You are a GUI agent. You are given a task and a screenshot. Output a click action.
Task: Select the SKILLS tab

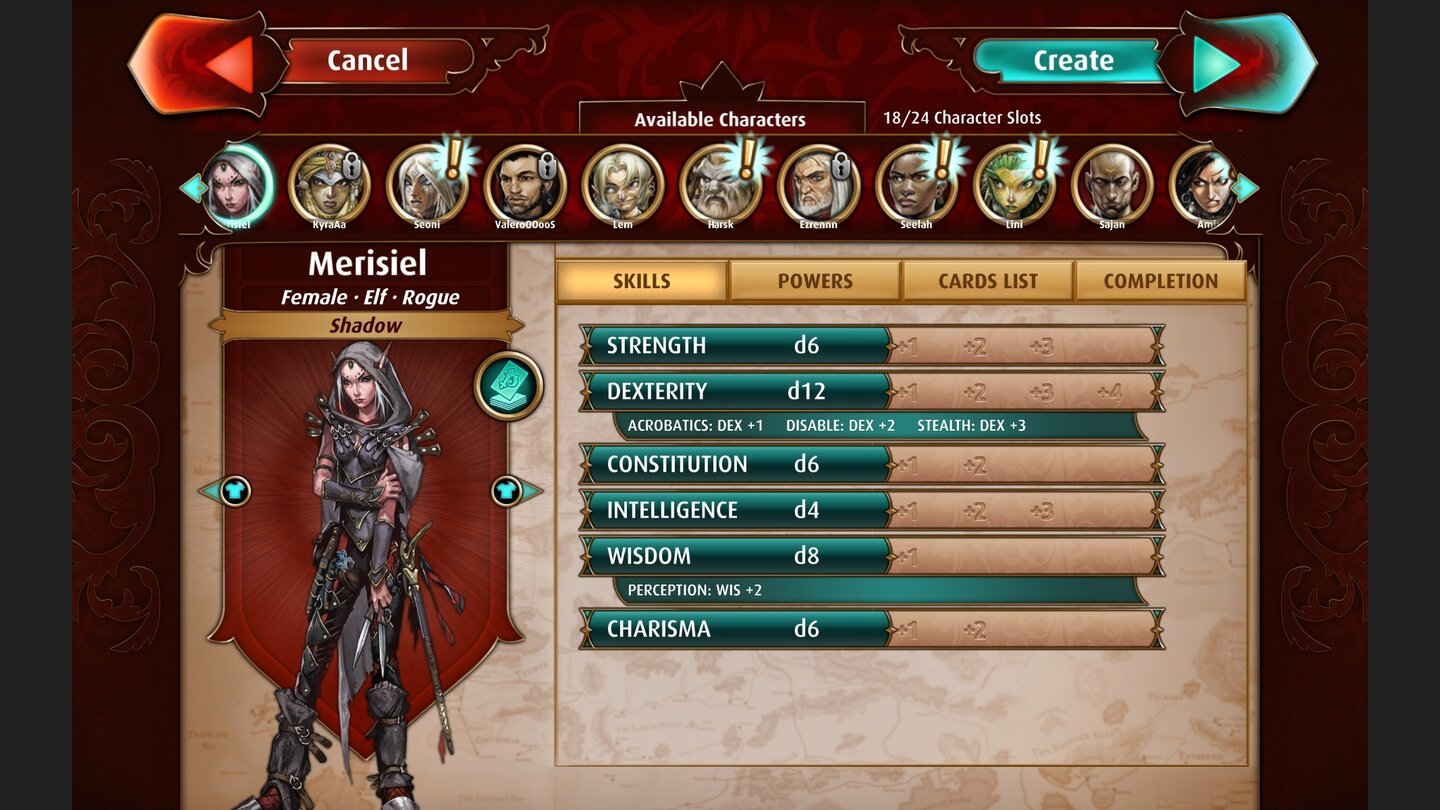641,281
